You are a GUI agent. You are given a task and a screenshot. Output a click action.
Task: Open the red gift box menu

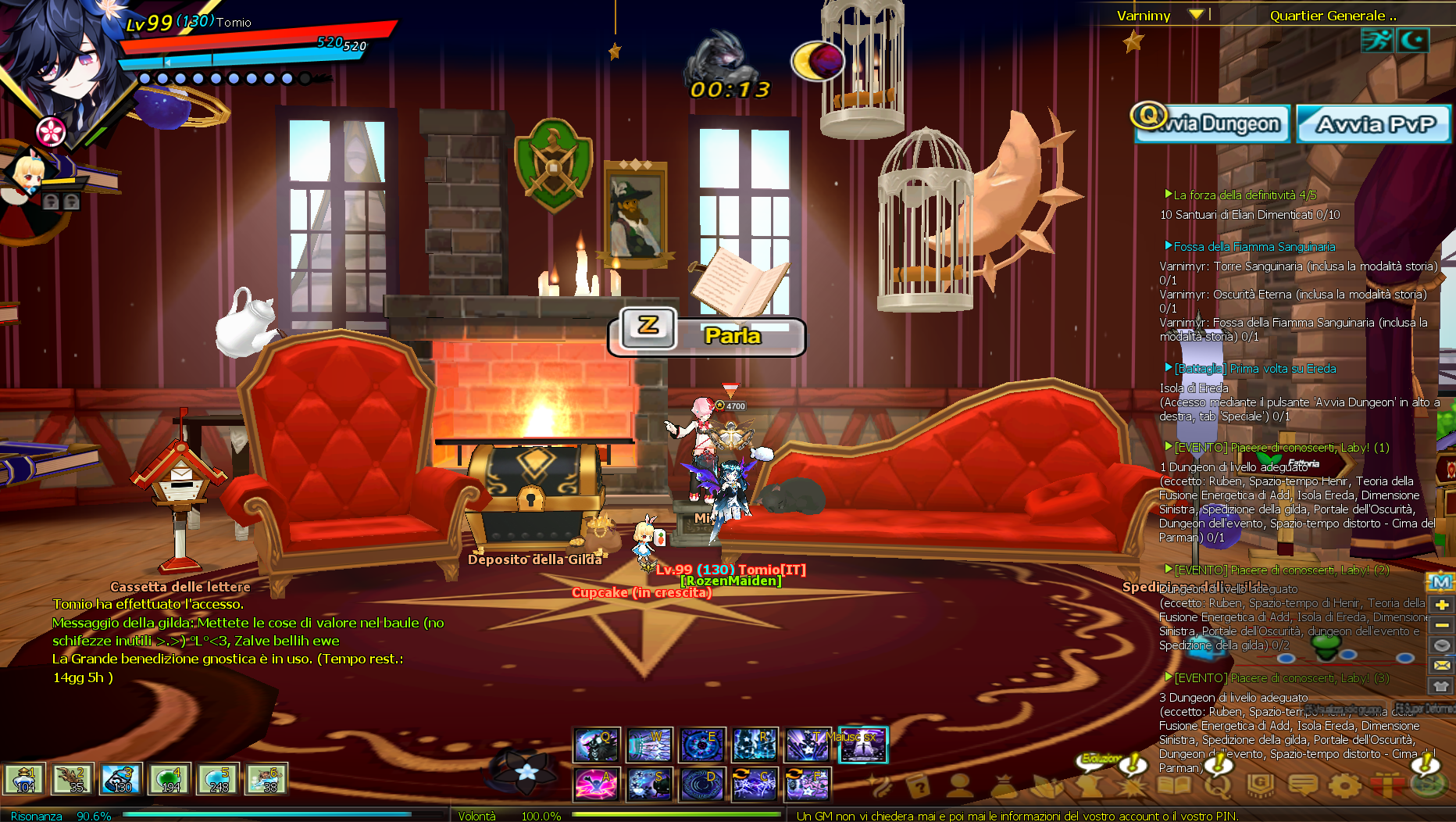[x=1386, y=784]
